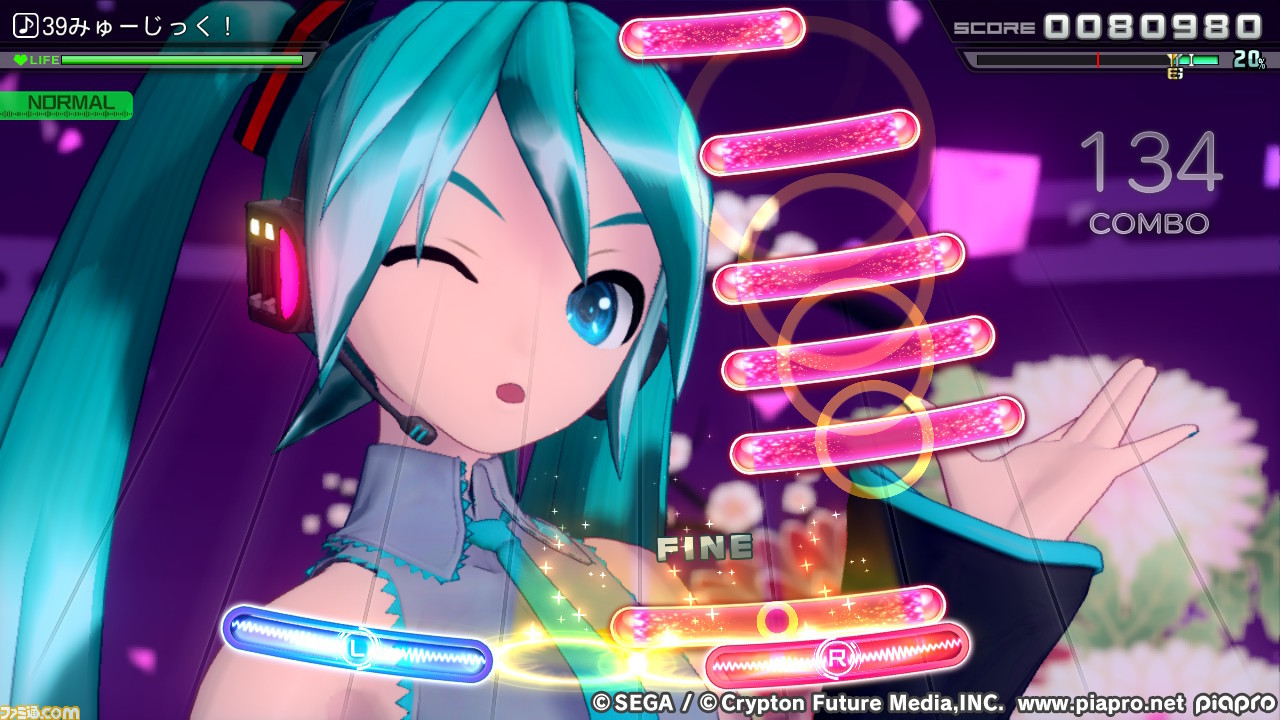Open the COMBO label section

(1147, 224)
